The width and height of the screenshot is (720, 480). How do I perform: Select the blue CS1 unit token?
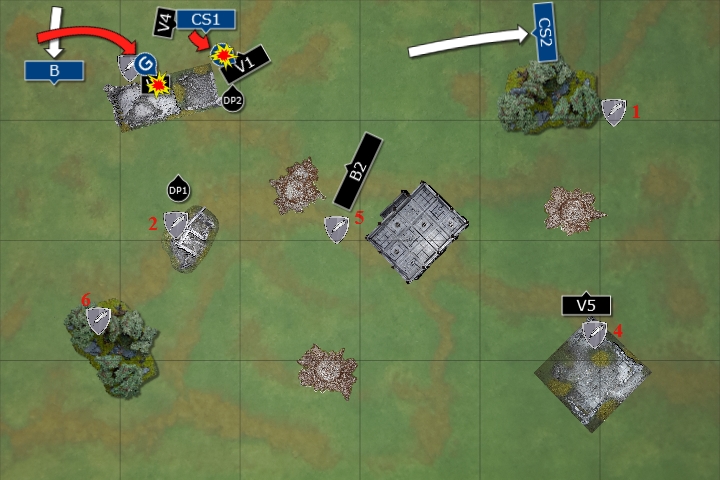206,19
